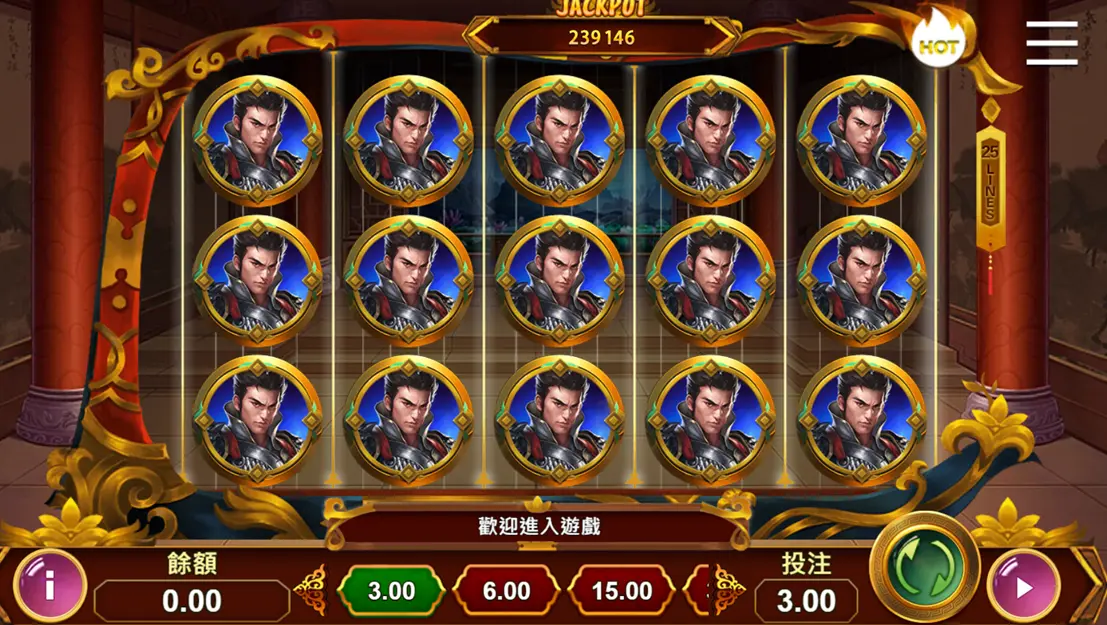Open the hamburger menu

pos(1051,42)
